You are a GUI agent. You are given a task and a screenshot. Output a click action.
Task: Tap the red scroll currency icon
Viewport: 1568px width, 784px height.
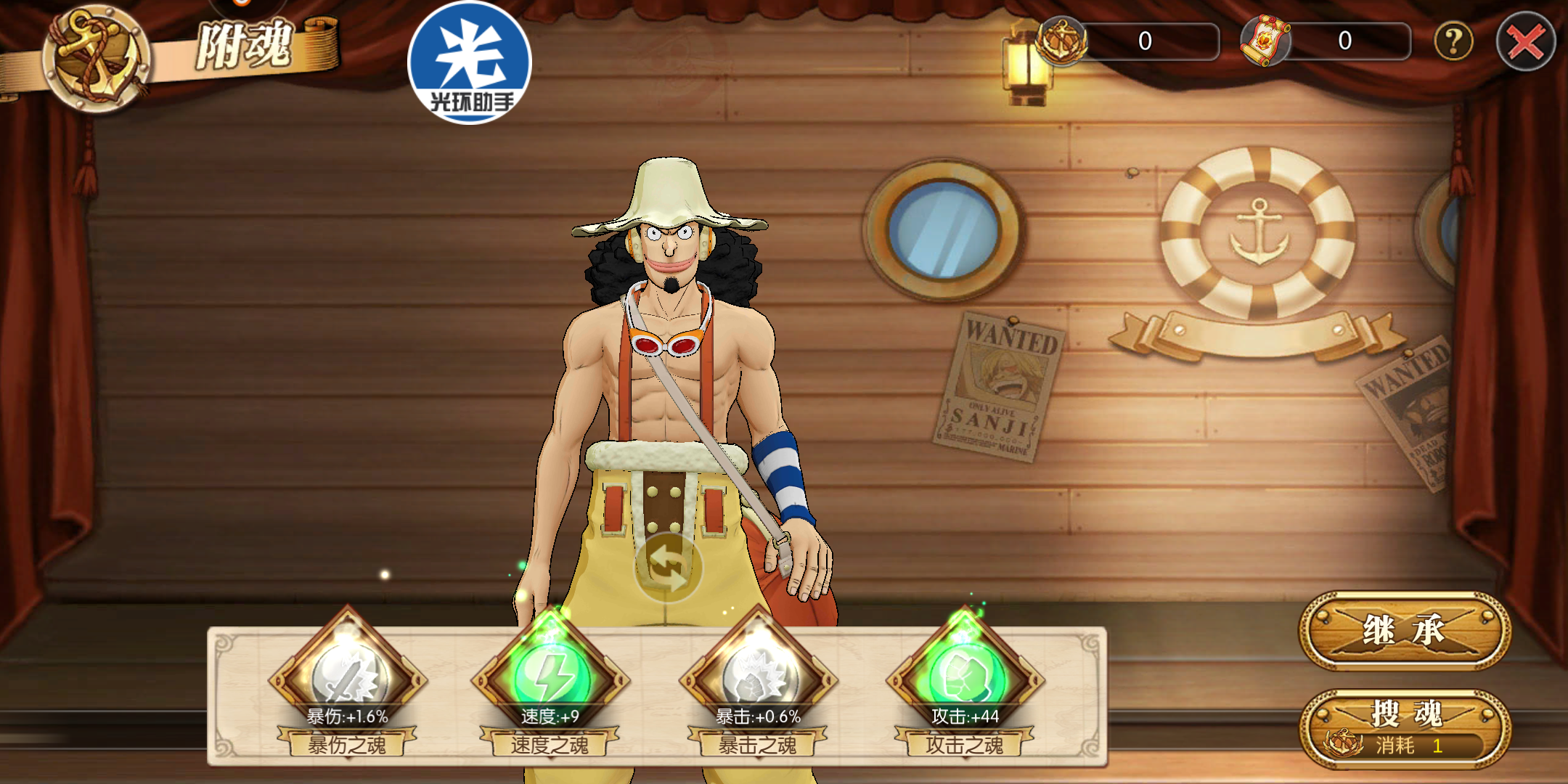1265,41
